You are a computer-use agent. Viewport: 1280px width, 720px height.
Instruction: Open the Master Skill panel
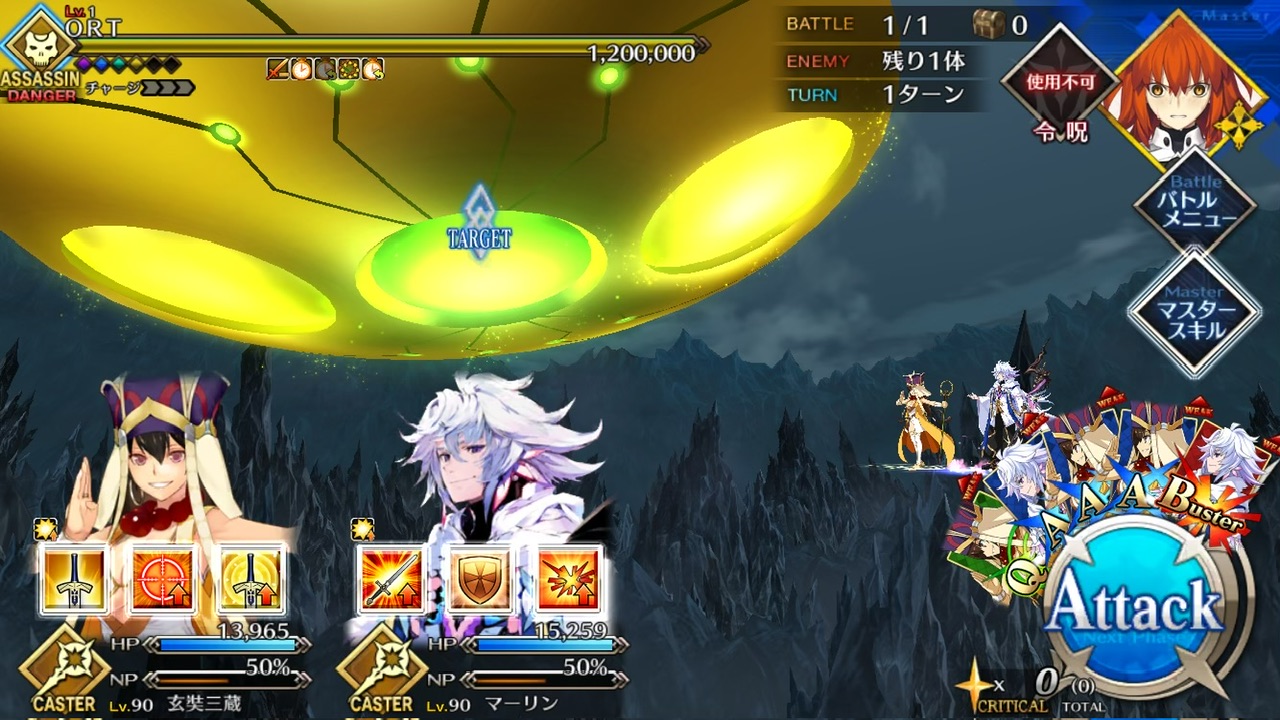(x=1195, y=314)
